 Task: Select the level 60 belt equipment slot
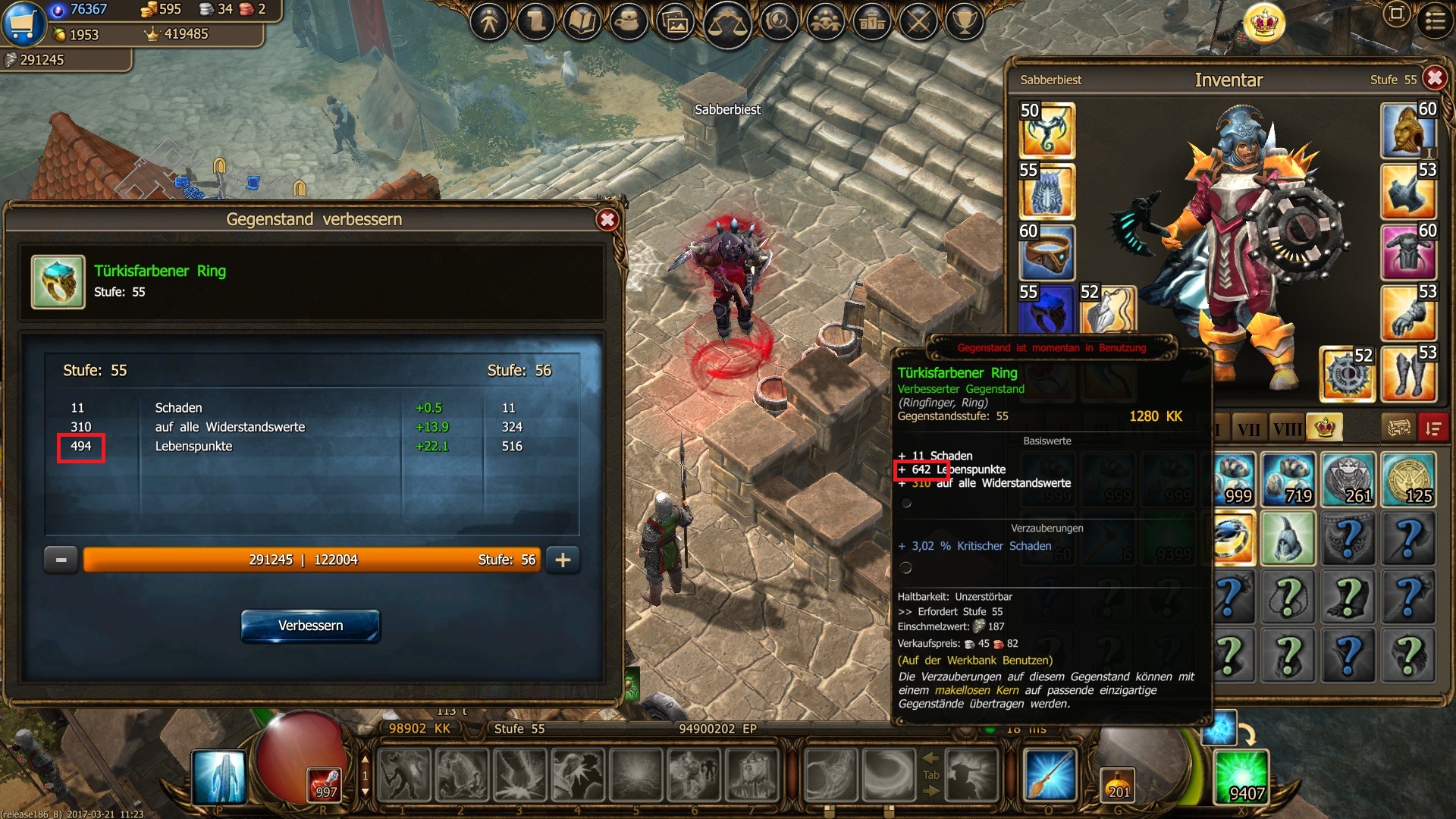[1046, 253]
